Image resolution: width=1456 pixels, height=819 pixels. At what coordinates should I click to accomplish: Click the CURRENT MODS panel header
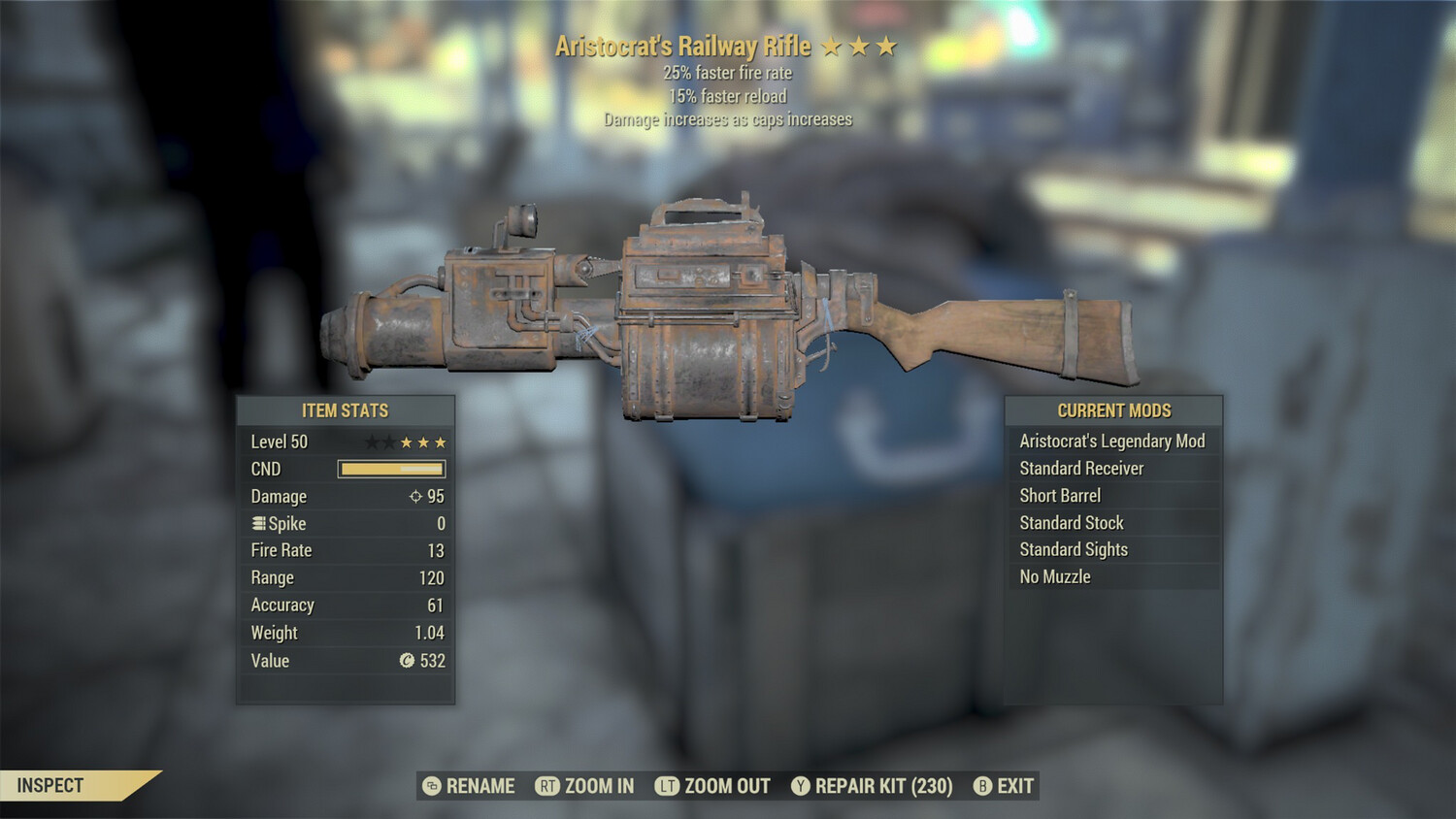[x=1113, y=410]
